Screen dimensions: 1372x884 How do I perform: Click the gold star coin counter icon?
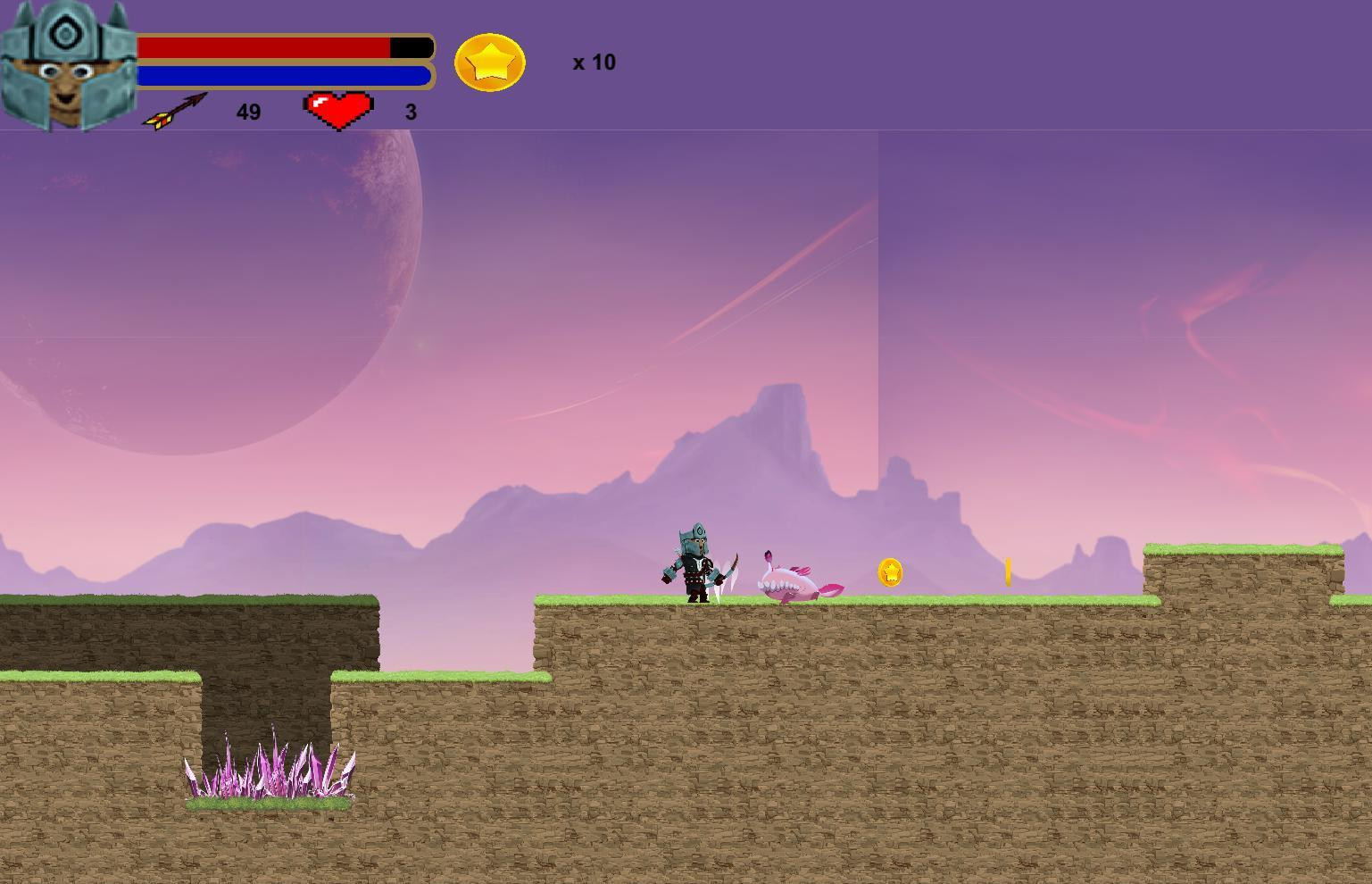point(489,63)
